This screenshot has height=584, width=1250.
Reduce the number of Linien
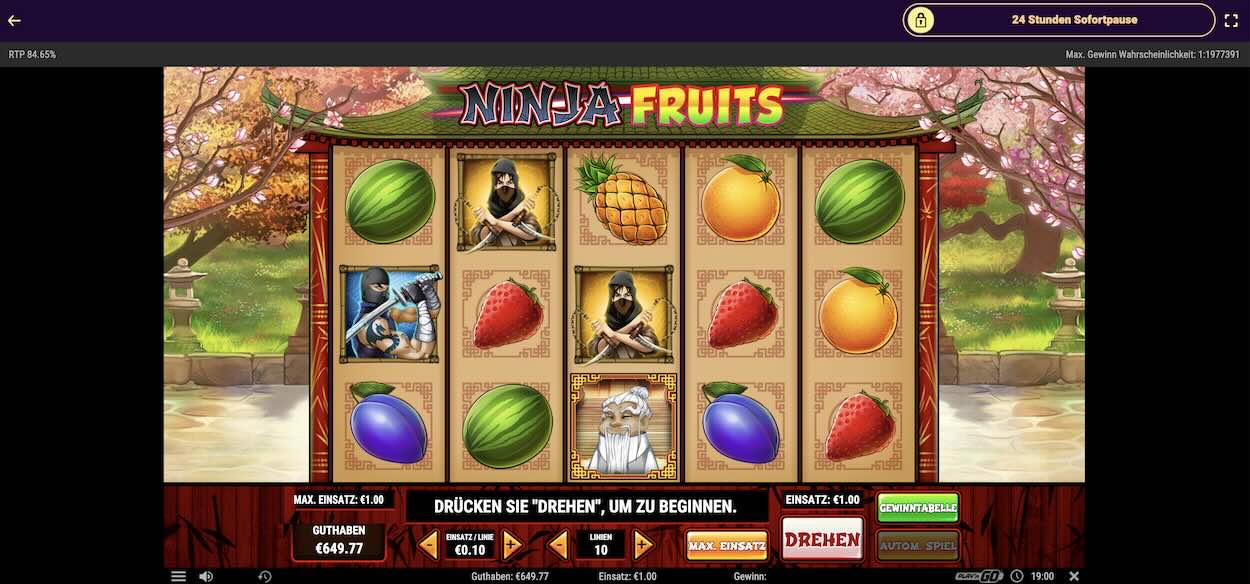pos(559,545)
